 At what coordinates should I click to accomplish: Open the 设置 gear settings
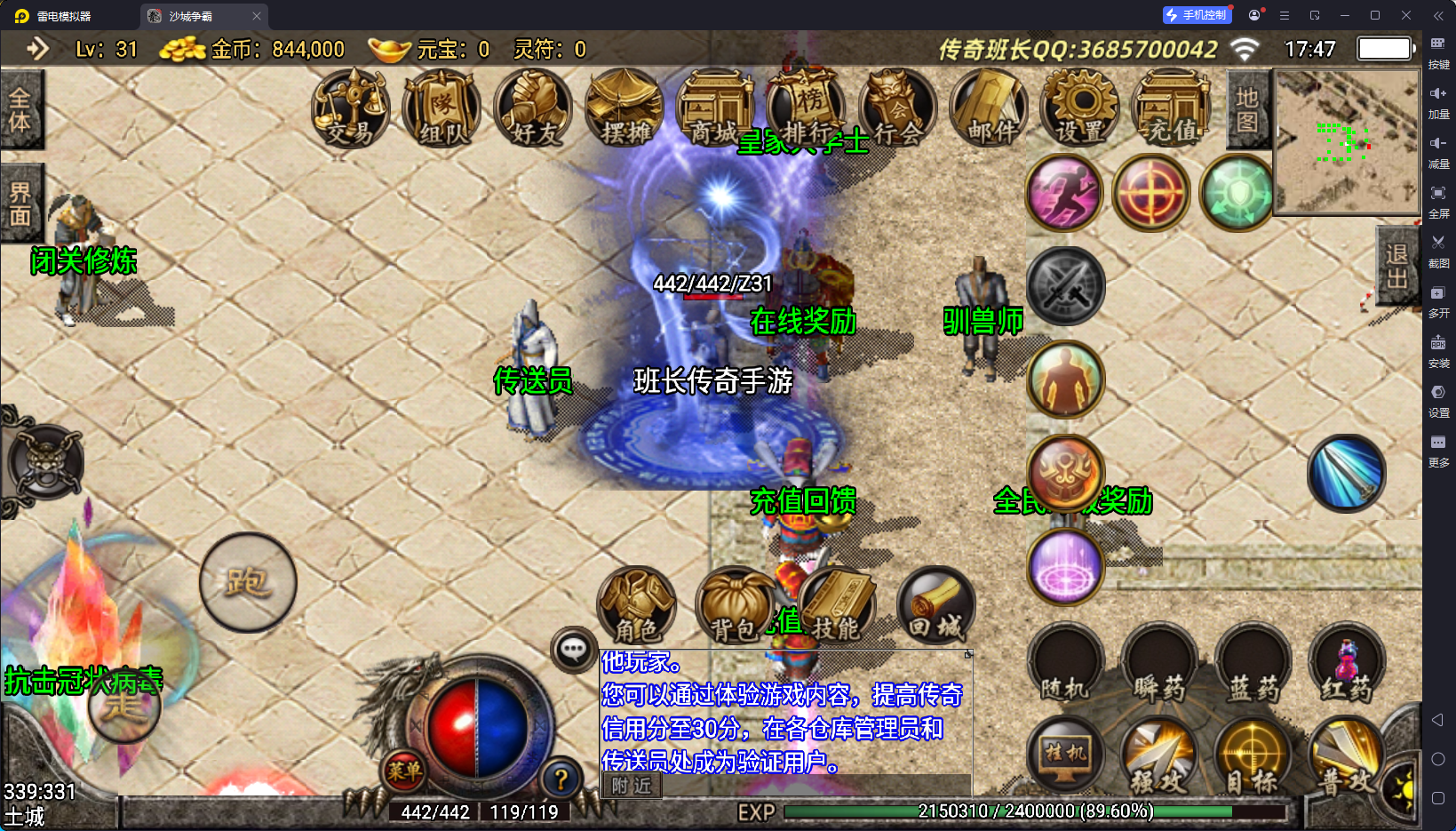tap(1081, 109)
